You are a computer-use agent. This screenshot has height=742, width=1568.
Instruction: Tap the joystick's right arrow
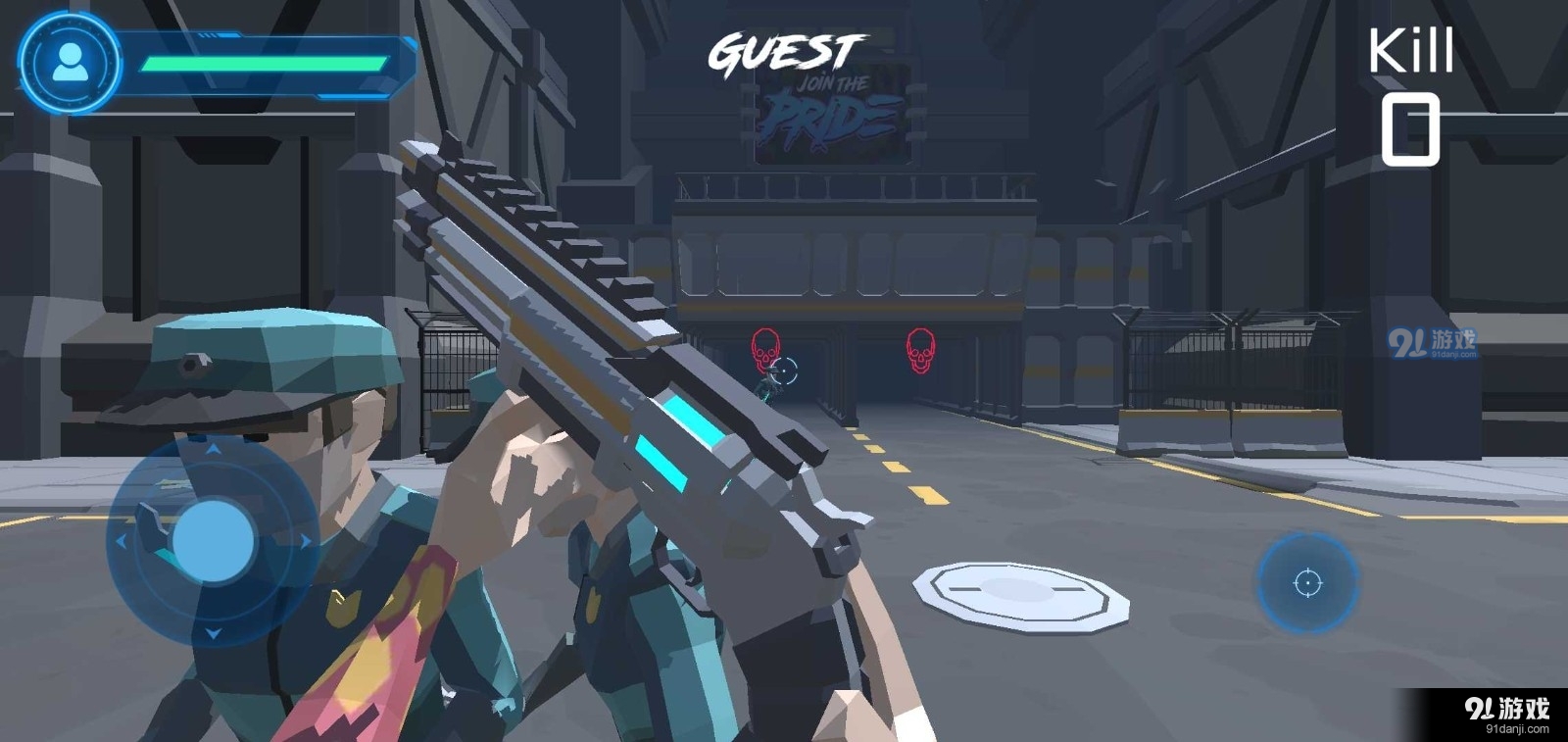coord(305,541)
